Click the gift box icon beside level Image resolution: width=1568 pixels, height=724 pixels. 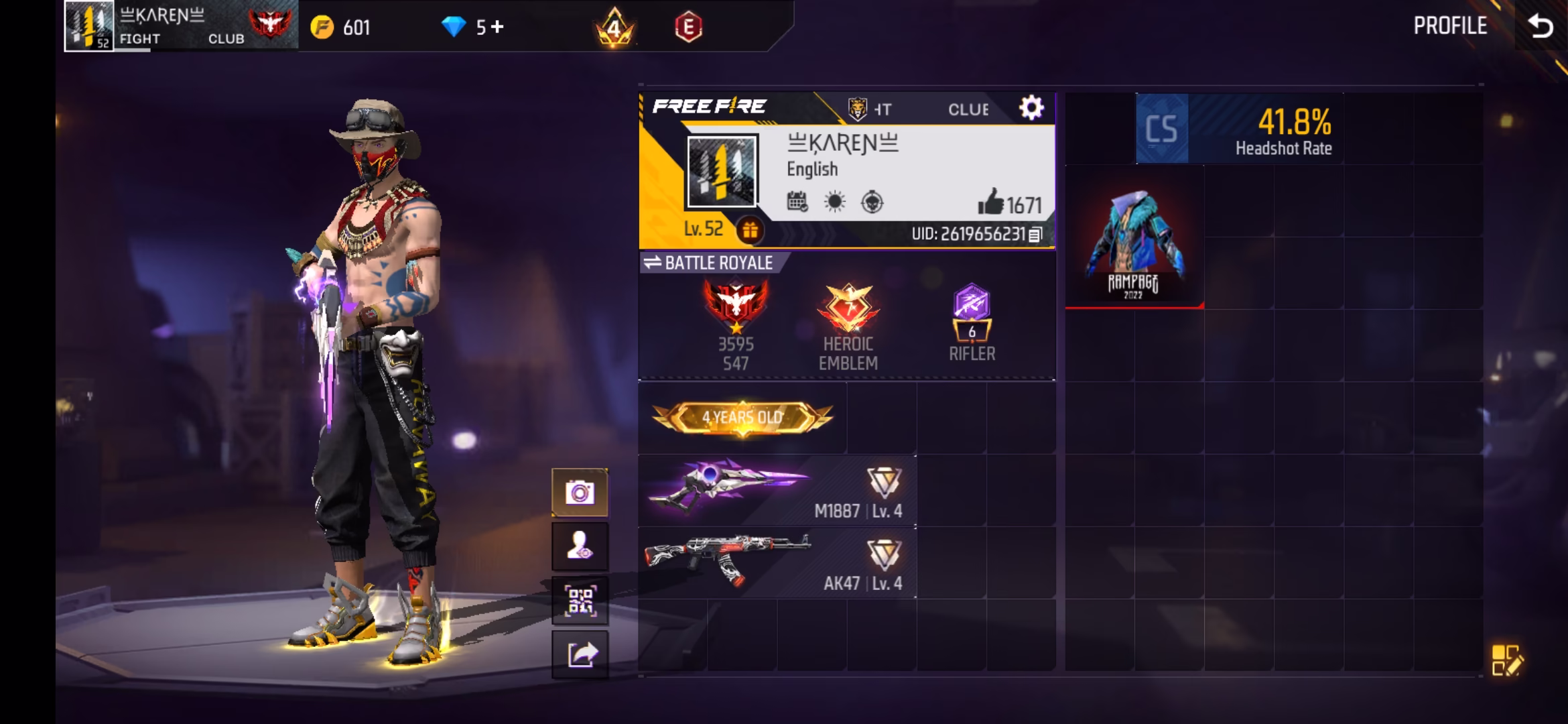pos(750,231)
